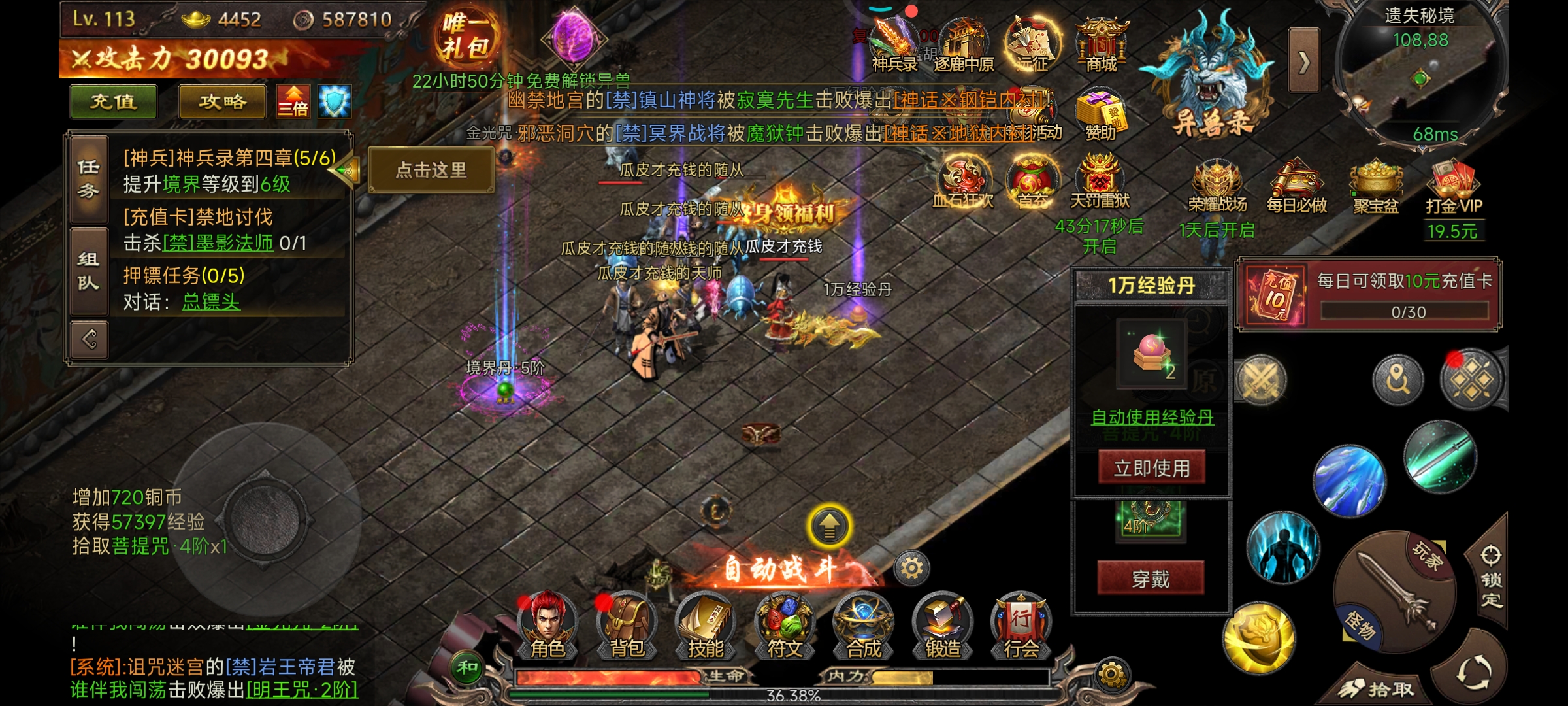Open the 符文 rune menu

click(x=785, y=625)
